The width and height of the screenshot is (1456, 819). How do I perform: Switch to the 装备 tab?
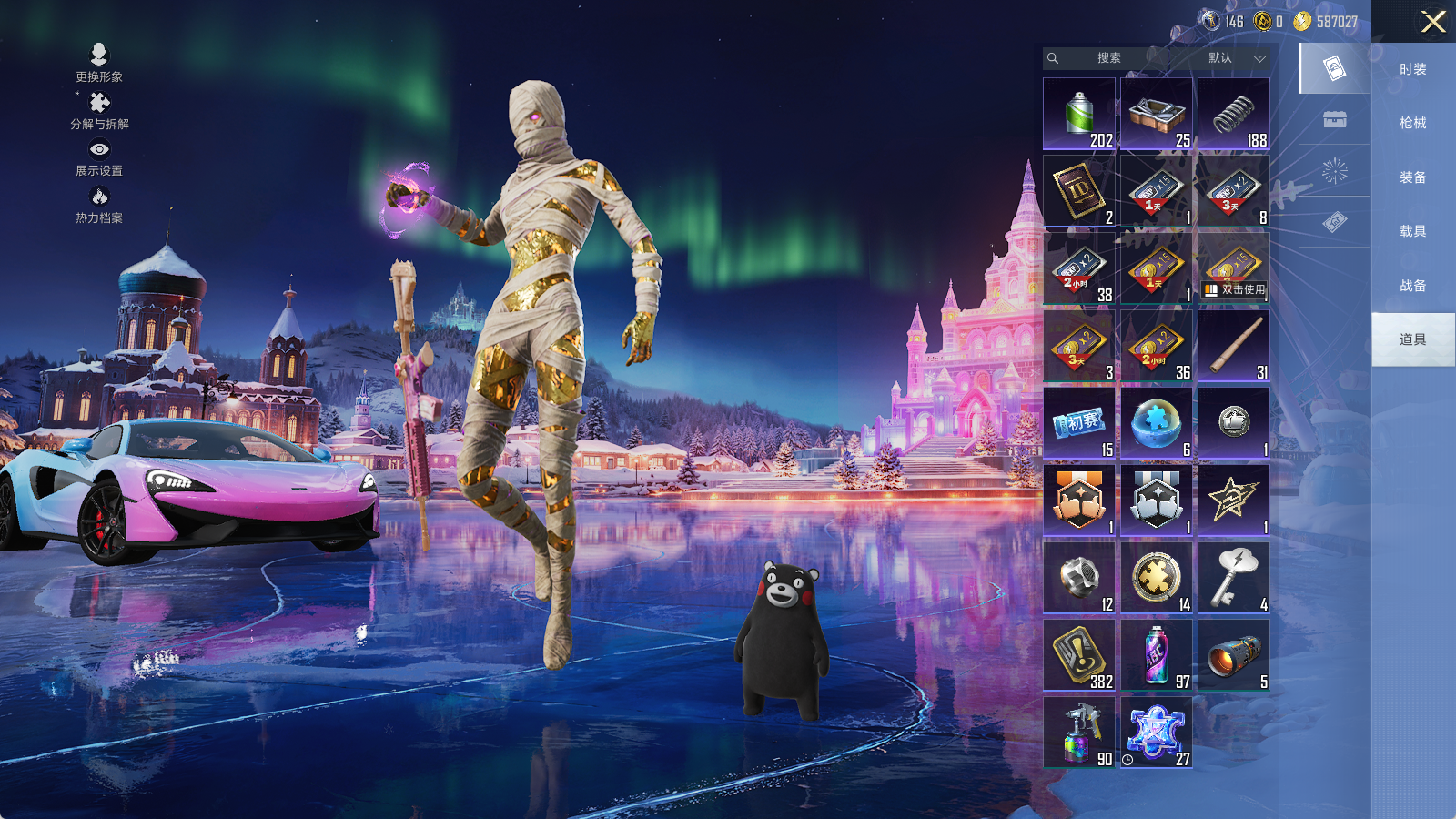pos(1412,177)
